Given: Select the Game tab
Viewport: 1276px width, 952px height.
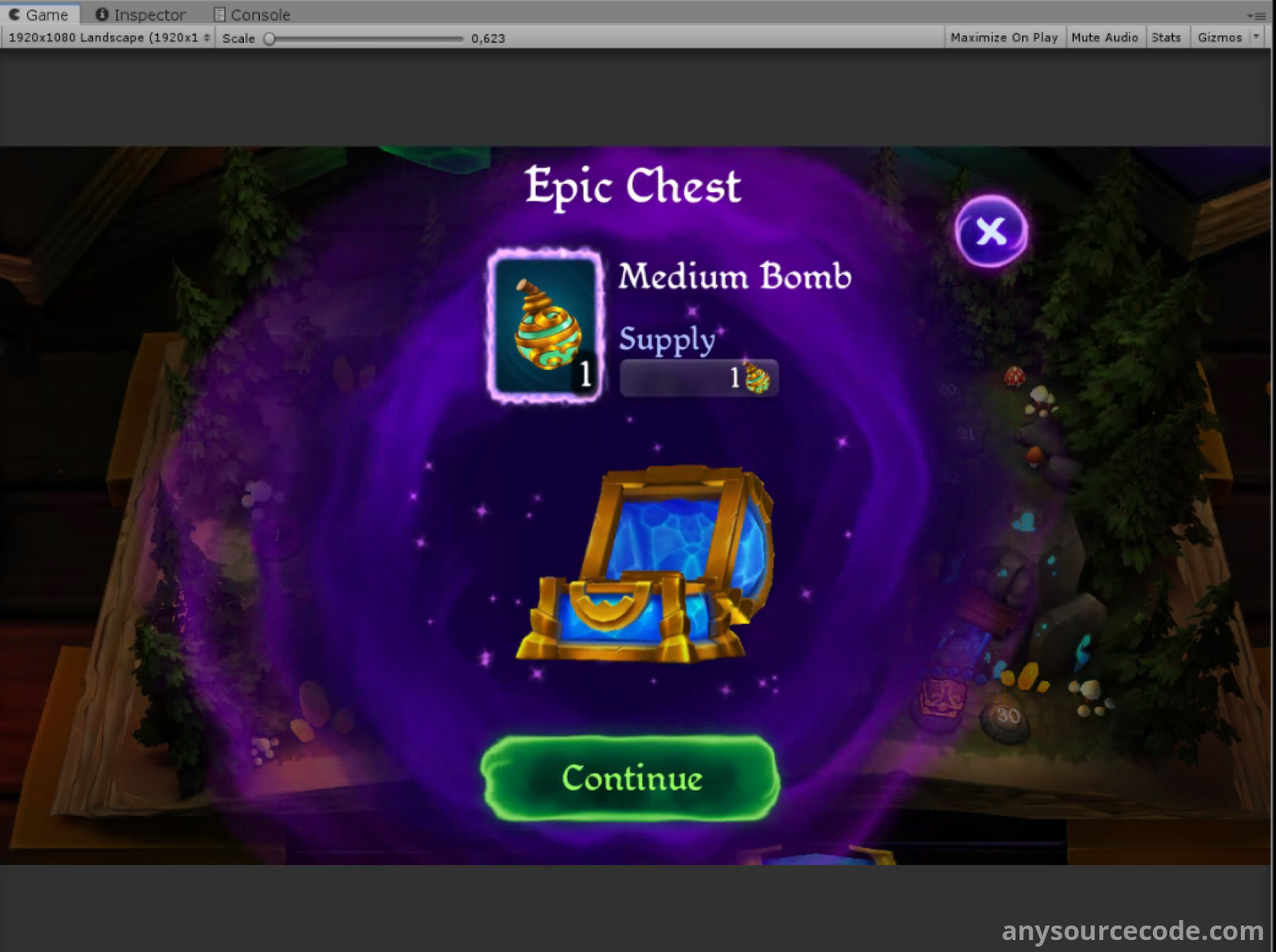Looking at the screenshot, I should [39, 14].
